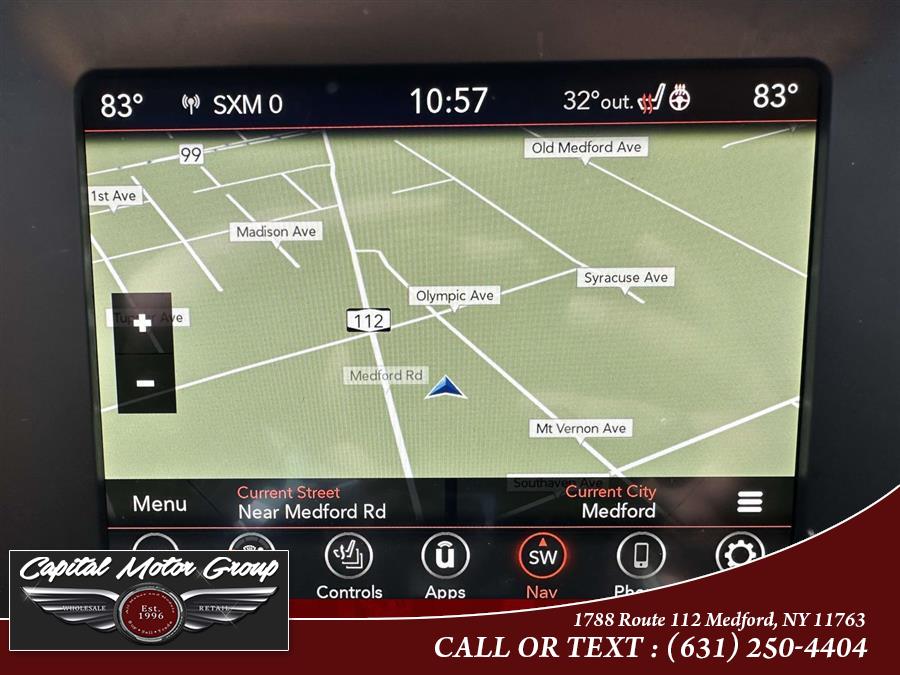The image size is (900, 675).
Task: Zoom in on the navigation map
Action: click(x=144, y=323)
